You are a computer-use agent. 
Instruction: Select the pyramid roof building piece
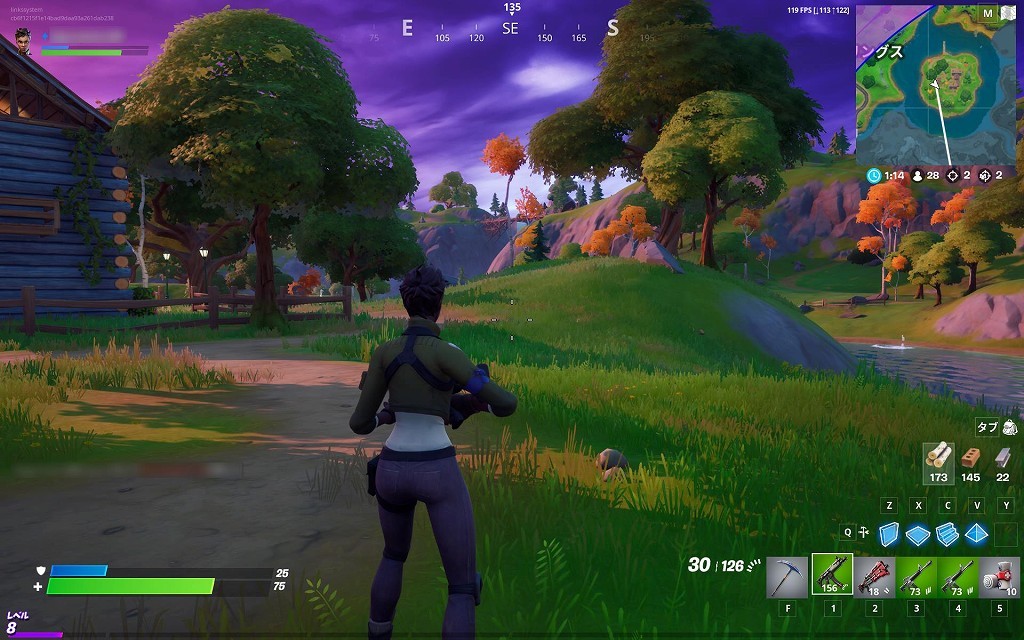pyautogui.click(x=976, y=534)
